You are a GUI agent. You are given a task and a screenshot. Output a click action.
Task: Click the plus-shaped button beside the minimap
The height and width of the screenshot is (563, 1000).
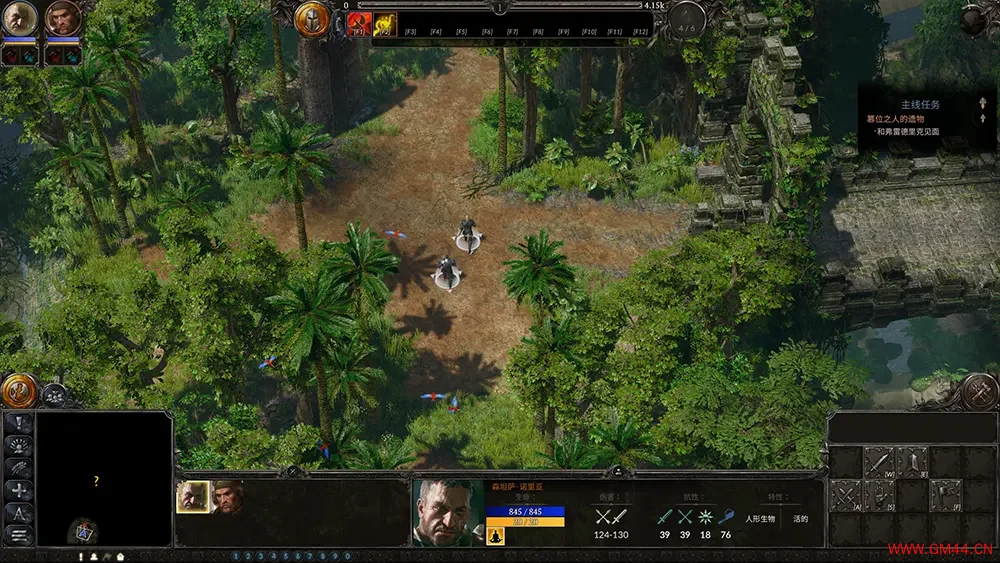pos(19,490)
